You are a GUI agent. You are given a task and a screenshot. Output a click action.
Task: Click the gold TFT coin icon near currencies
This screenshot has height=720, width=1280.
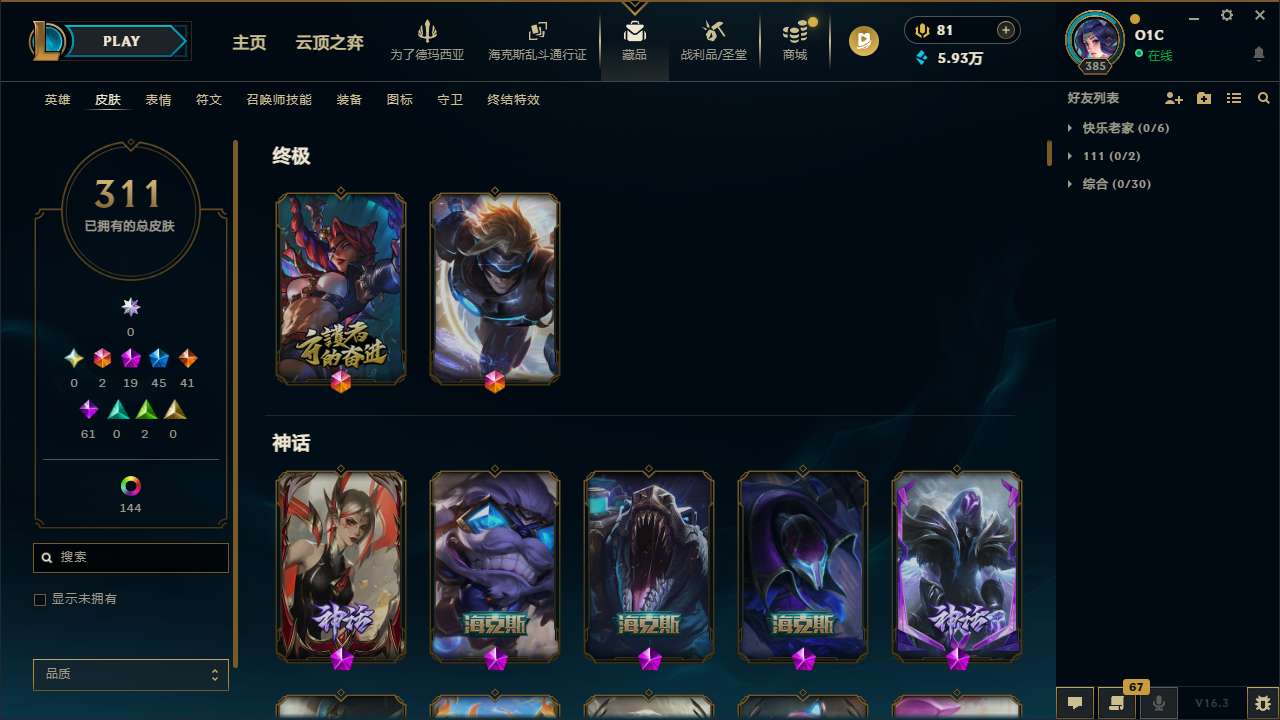(x=863, y=41)
